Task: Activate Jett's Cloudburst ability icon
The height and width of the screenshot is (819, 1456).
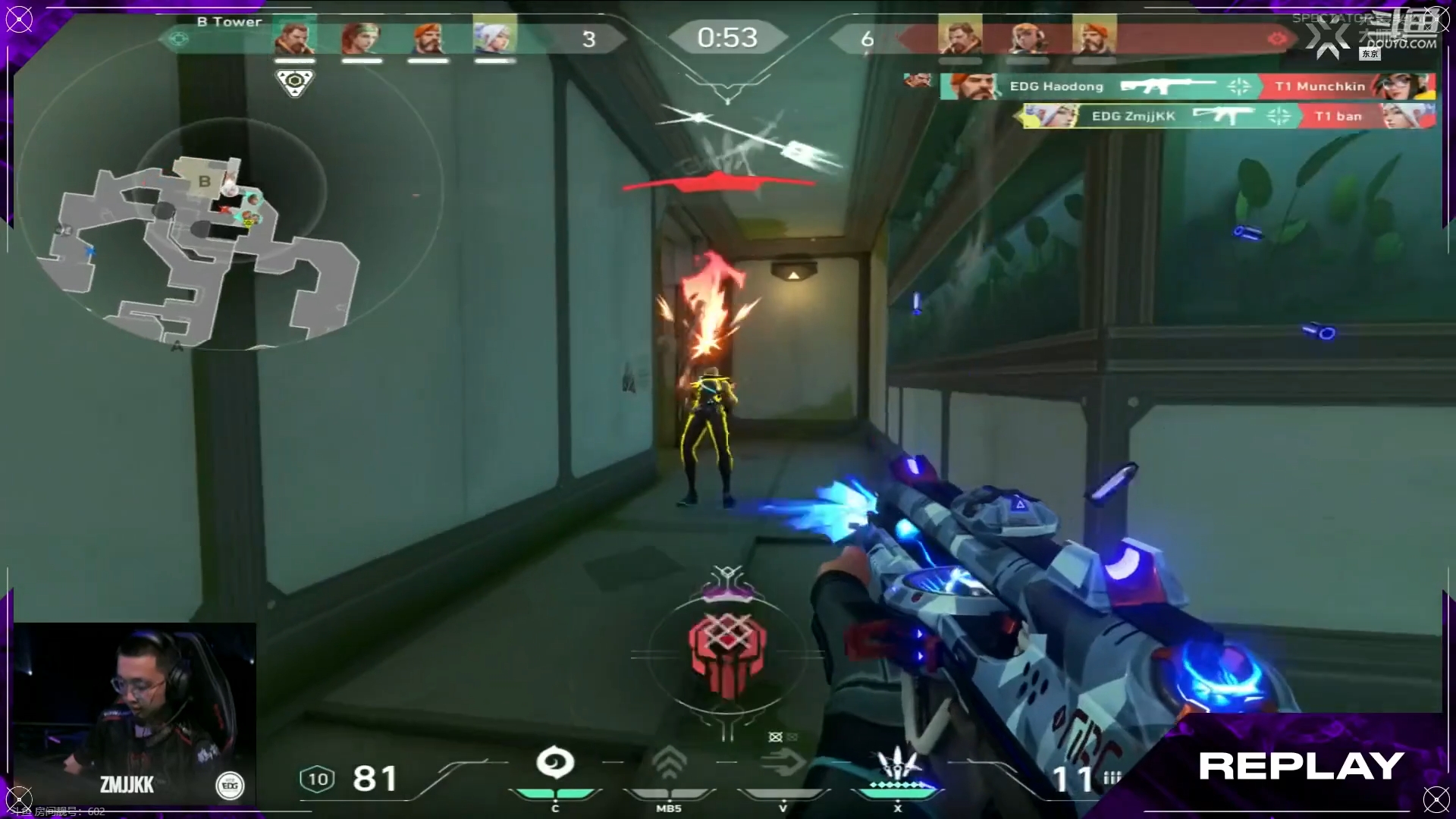Action: (555, 764)
